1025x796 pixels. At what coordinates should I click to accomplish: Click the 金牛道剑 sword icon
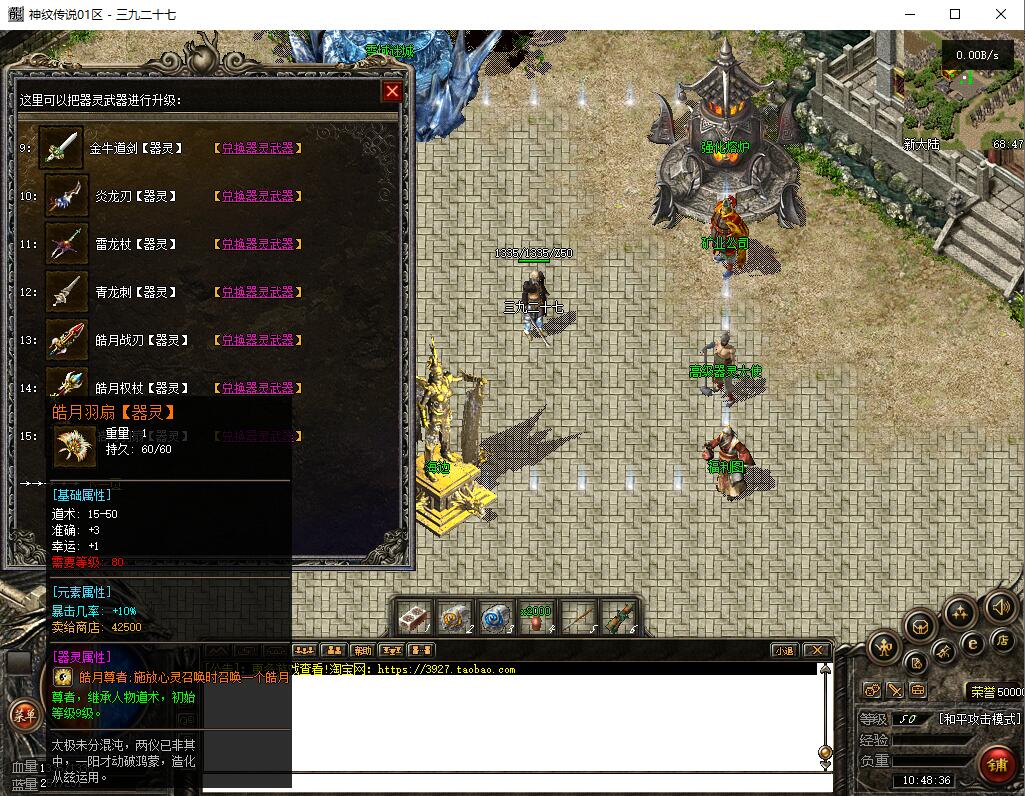(61, 148)
